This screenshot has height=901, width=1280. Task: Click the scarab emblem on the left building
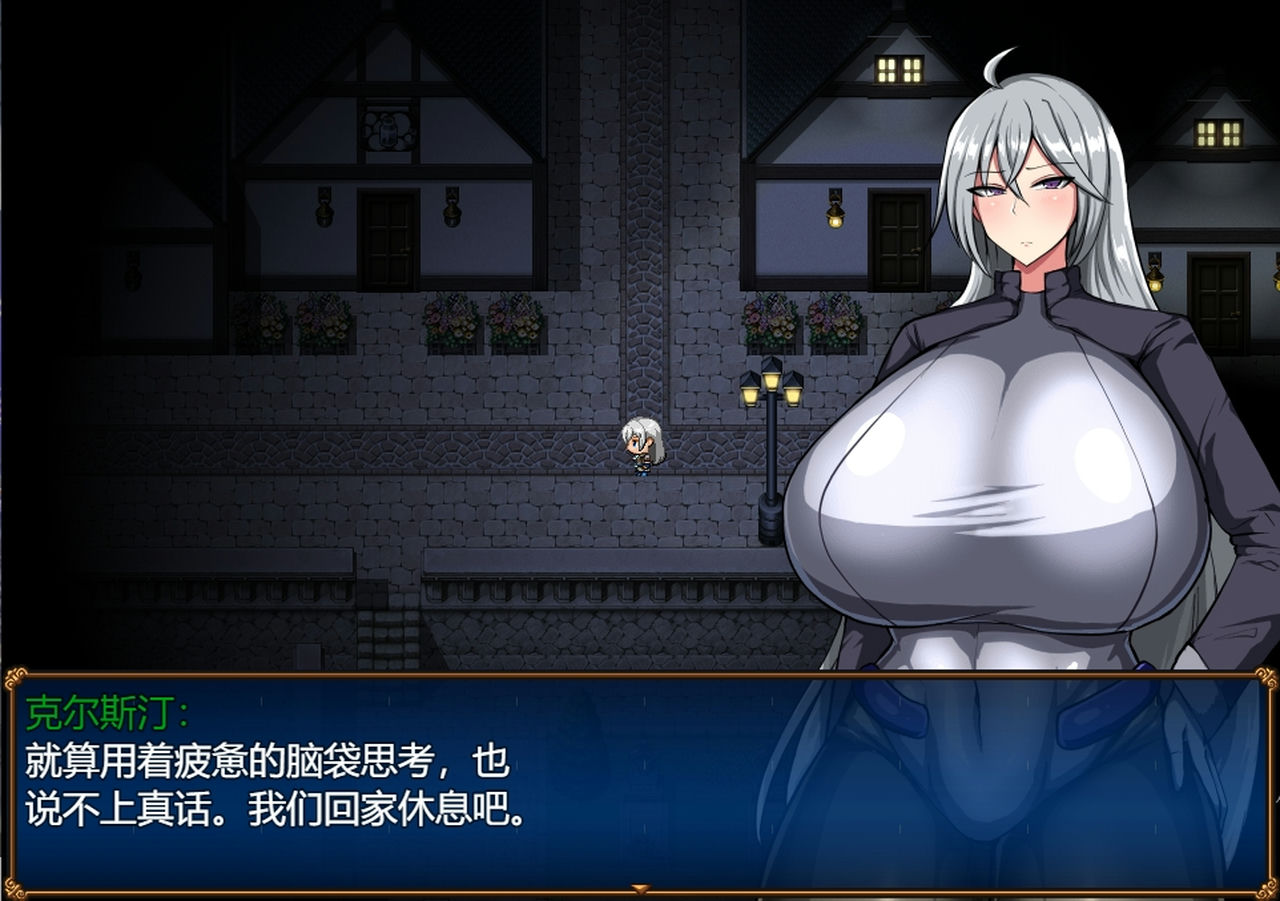pos(390,130)
